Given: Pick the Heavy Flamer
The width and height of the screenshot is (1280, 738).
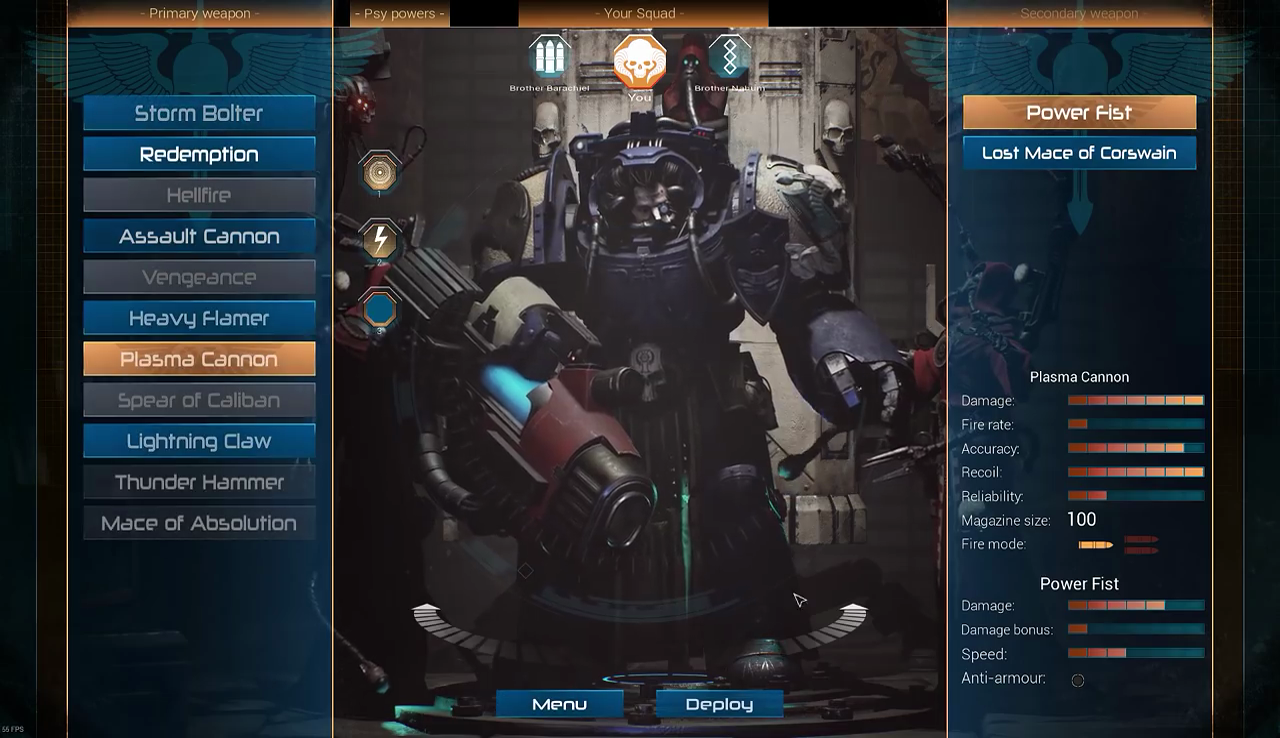Looking at the screenshot, I should pyautogui.click(x=199, y=318).
